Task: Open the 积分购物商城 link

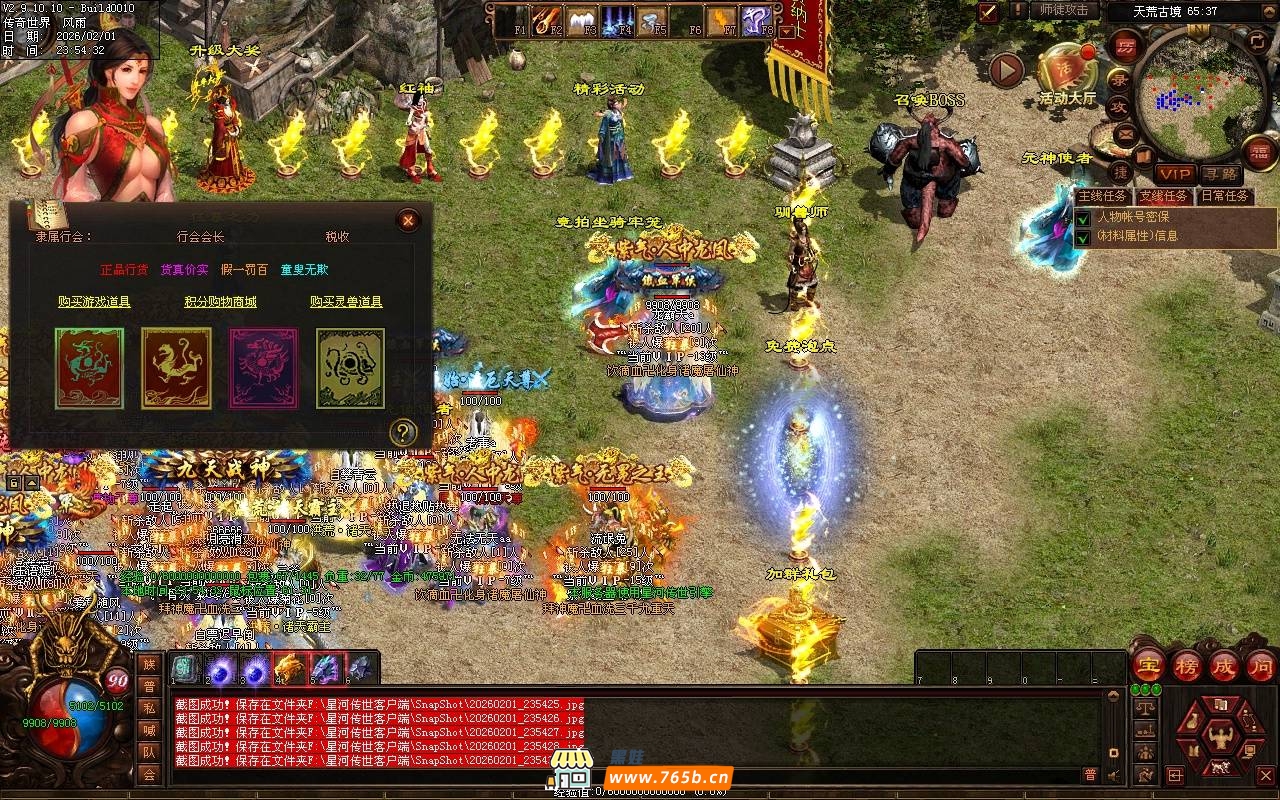Action: [220, 301]
